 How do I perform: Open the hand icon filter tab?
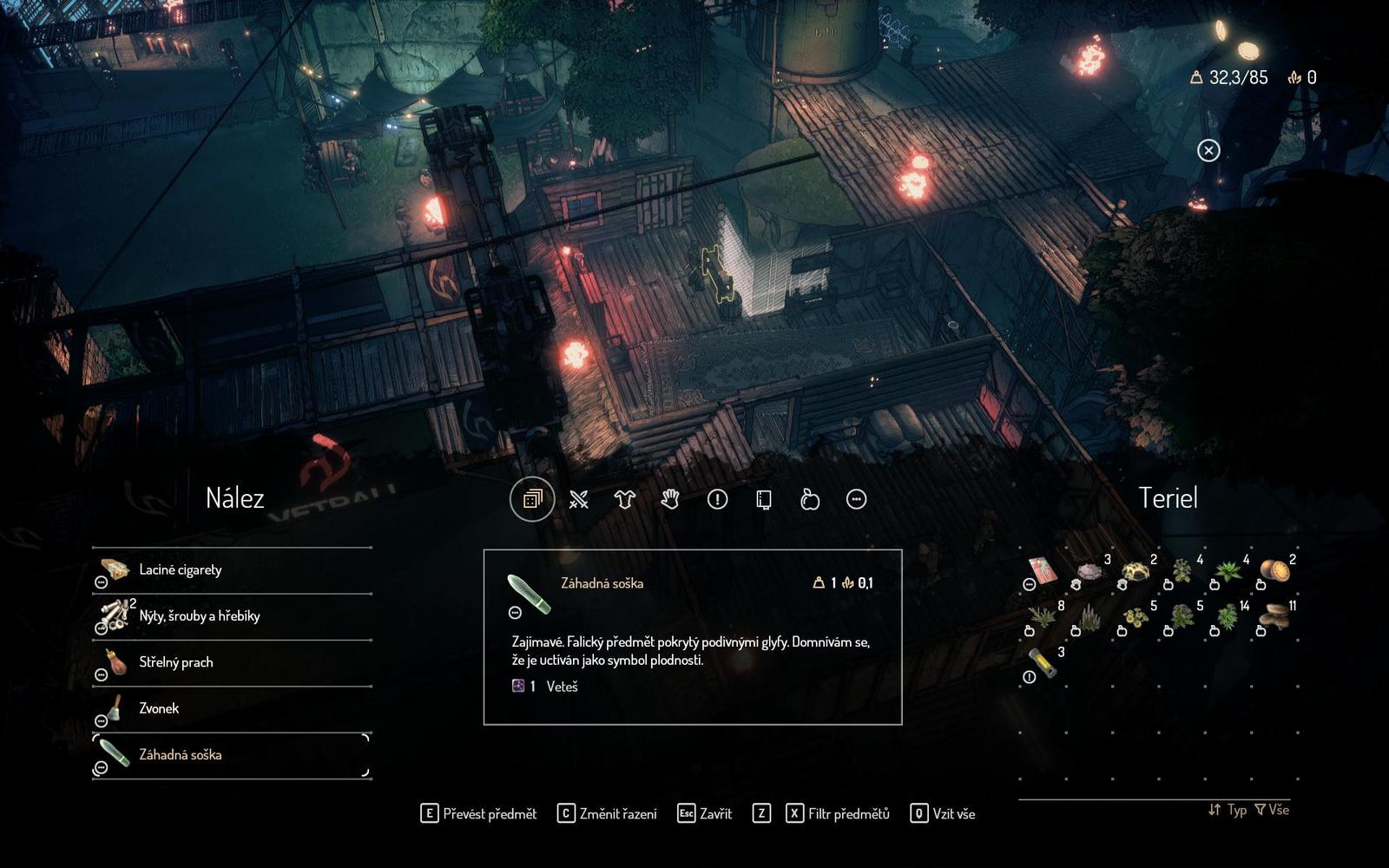pyautogui.click(x=670, y=499)
